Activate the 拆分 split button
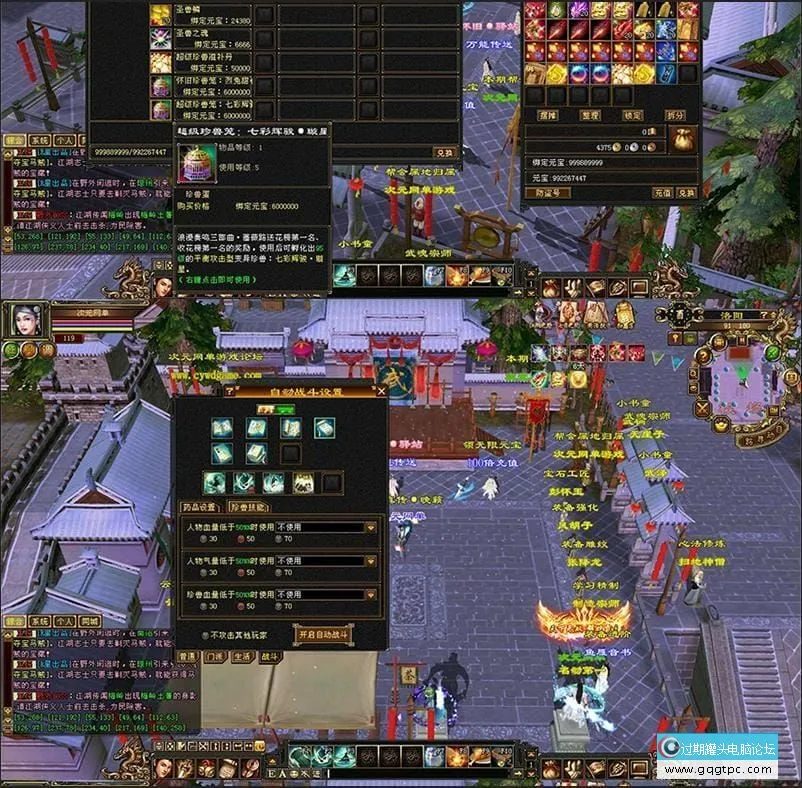802x788 pixels. tap(675, 116)
